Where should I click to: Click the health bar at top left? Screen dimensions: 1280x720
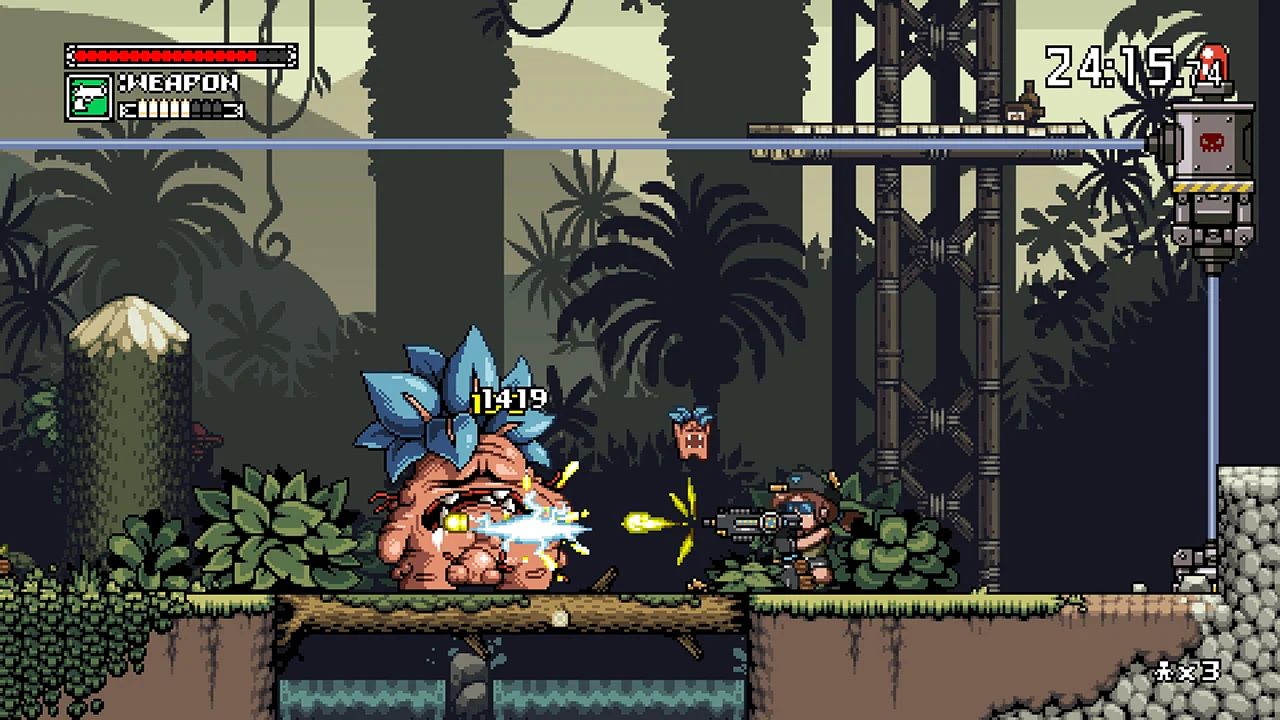tap(180, 55)
